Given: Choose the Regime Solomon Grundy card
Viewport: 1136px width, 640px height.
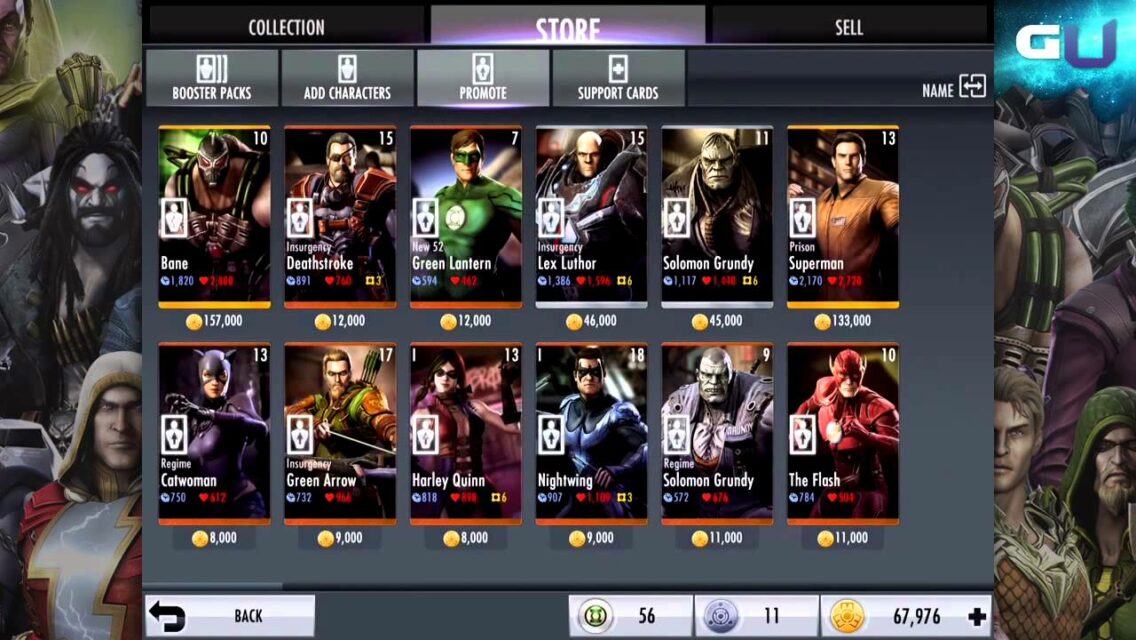Looking at the screenshot, I should 717,433.
